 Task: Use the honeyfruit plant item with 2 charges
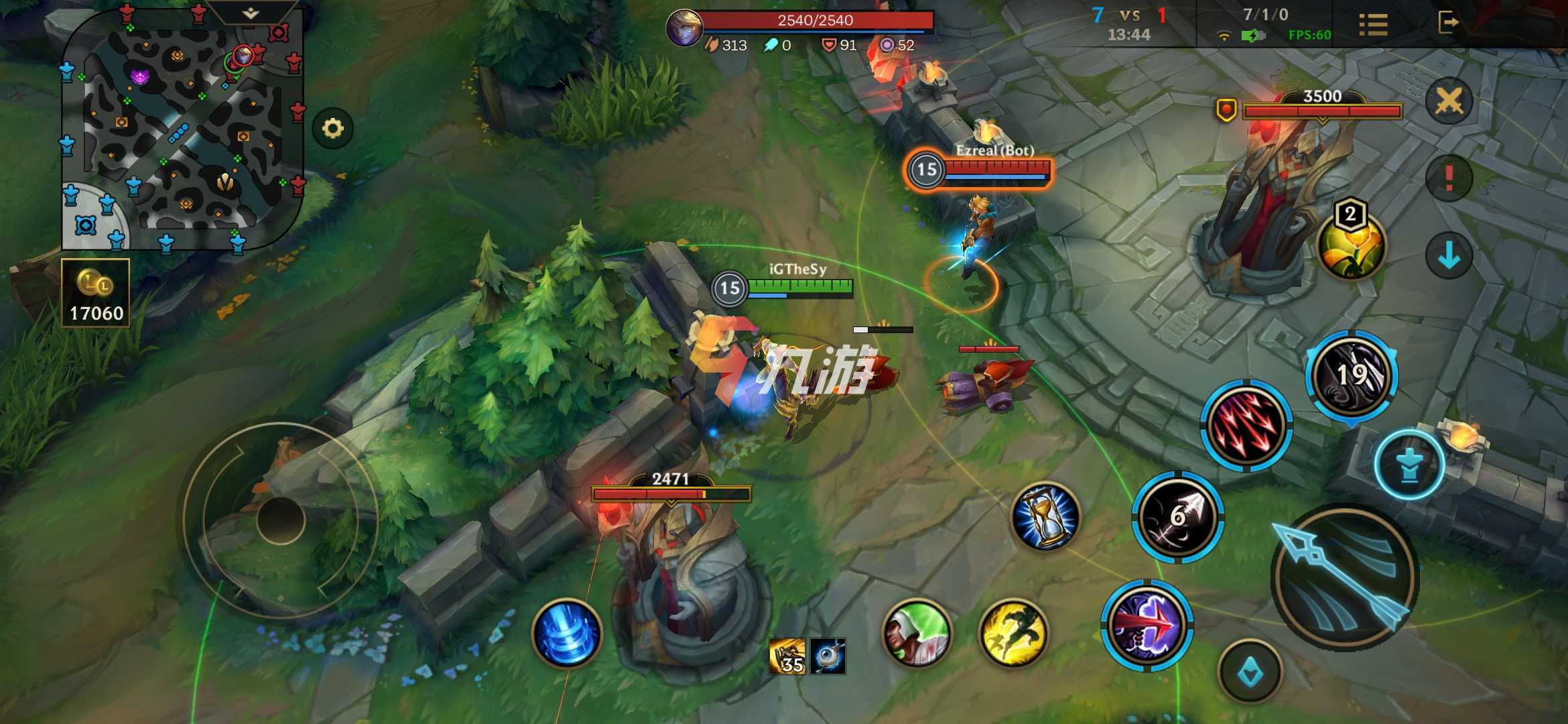click(1350, 245)
